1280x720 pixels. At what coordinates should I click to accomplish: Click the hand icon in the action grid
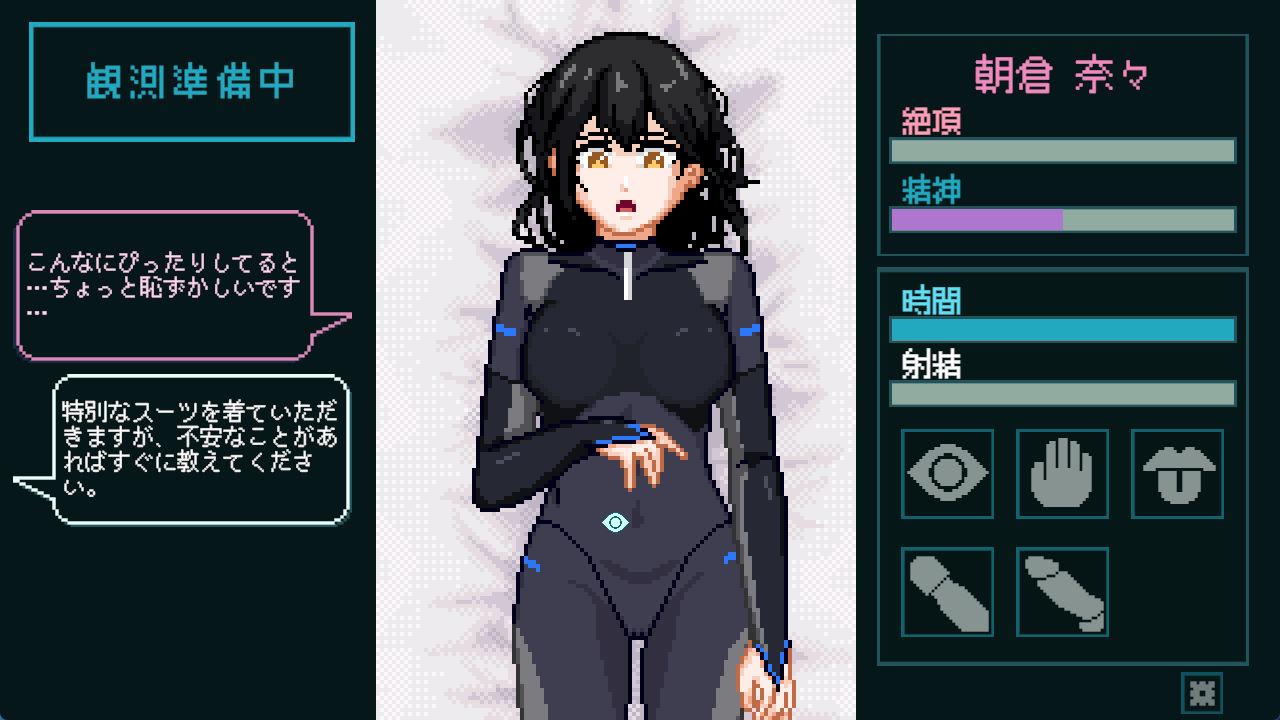[x=1061, y=474]
